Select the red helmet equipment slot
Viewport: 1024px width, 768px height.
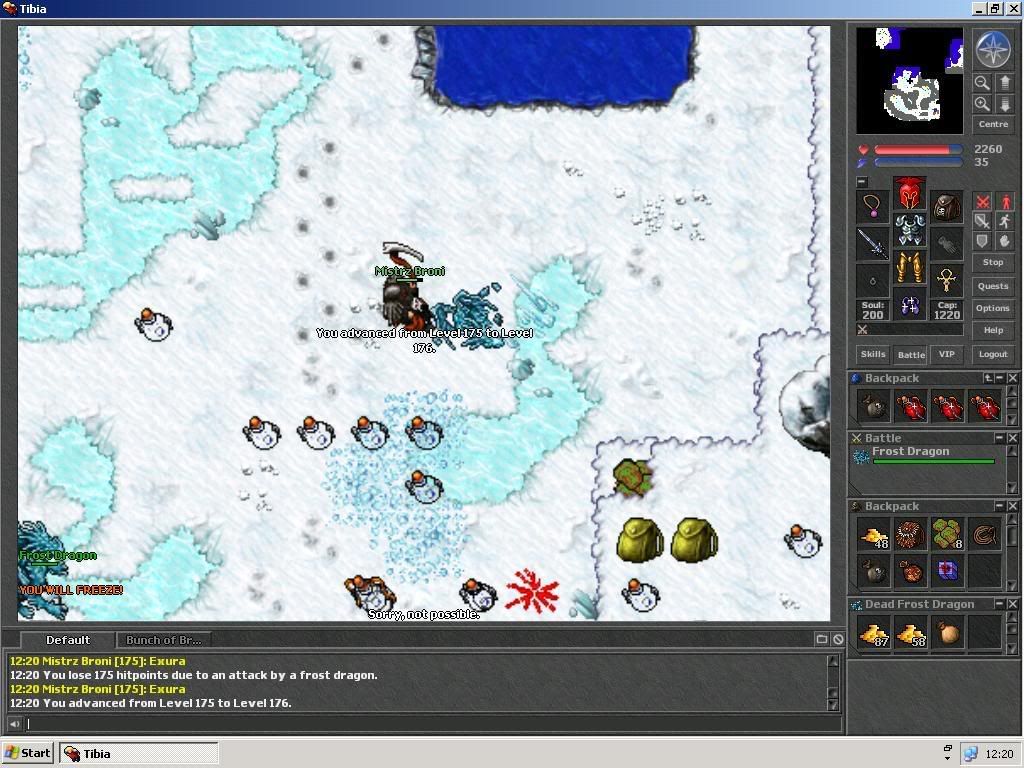click(909, 193)
